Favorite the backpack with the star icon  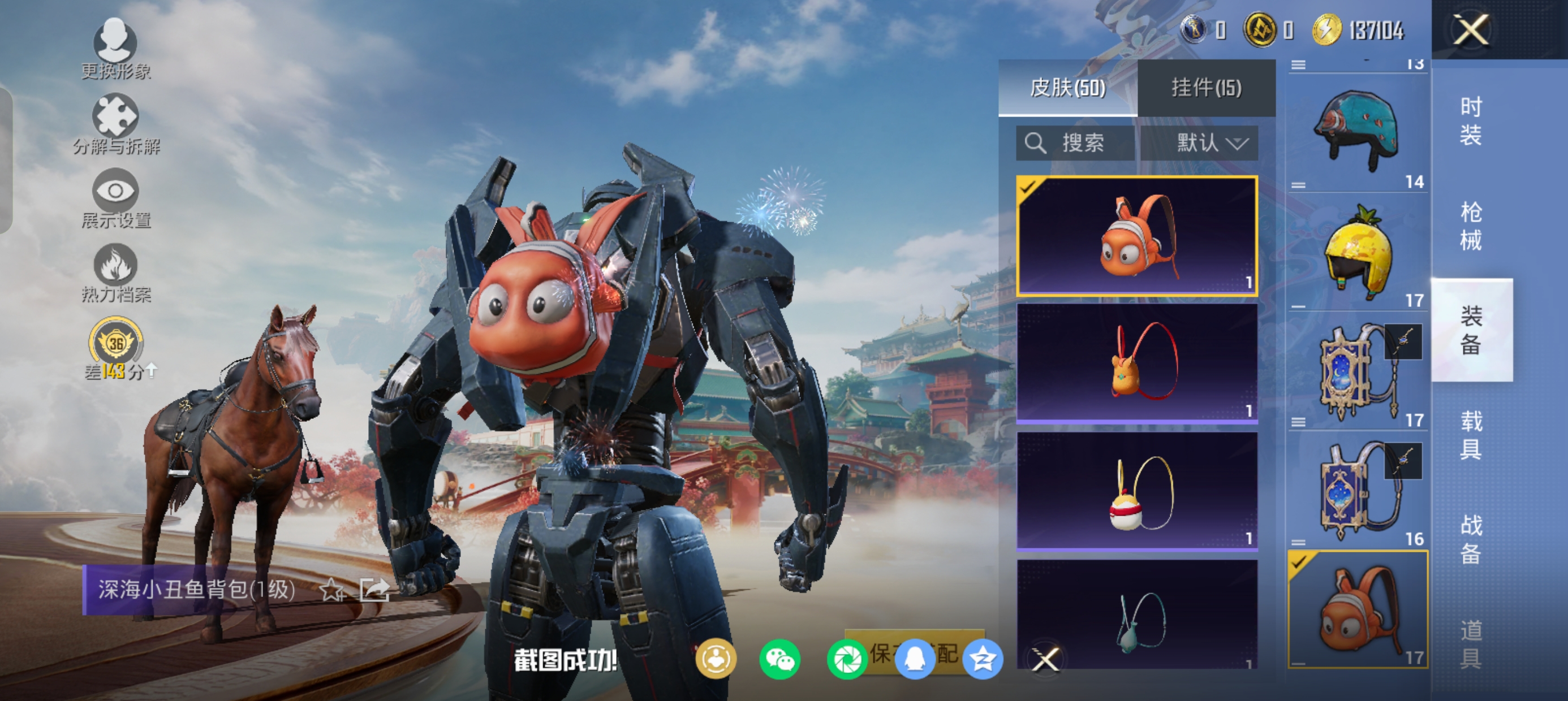[331, 590]
